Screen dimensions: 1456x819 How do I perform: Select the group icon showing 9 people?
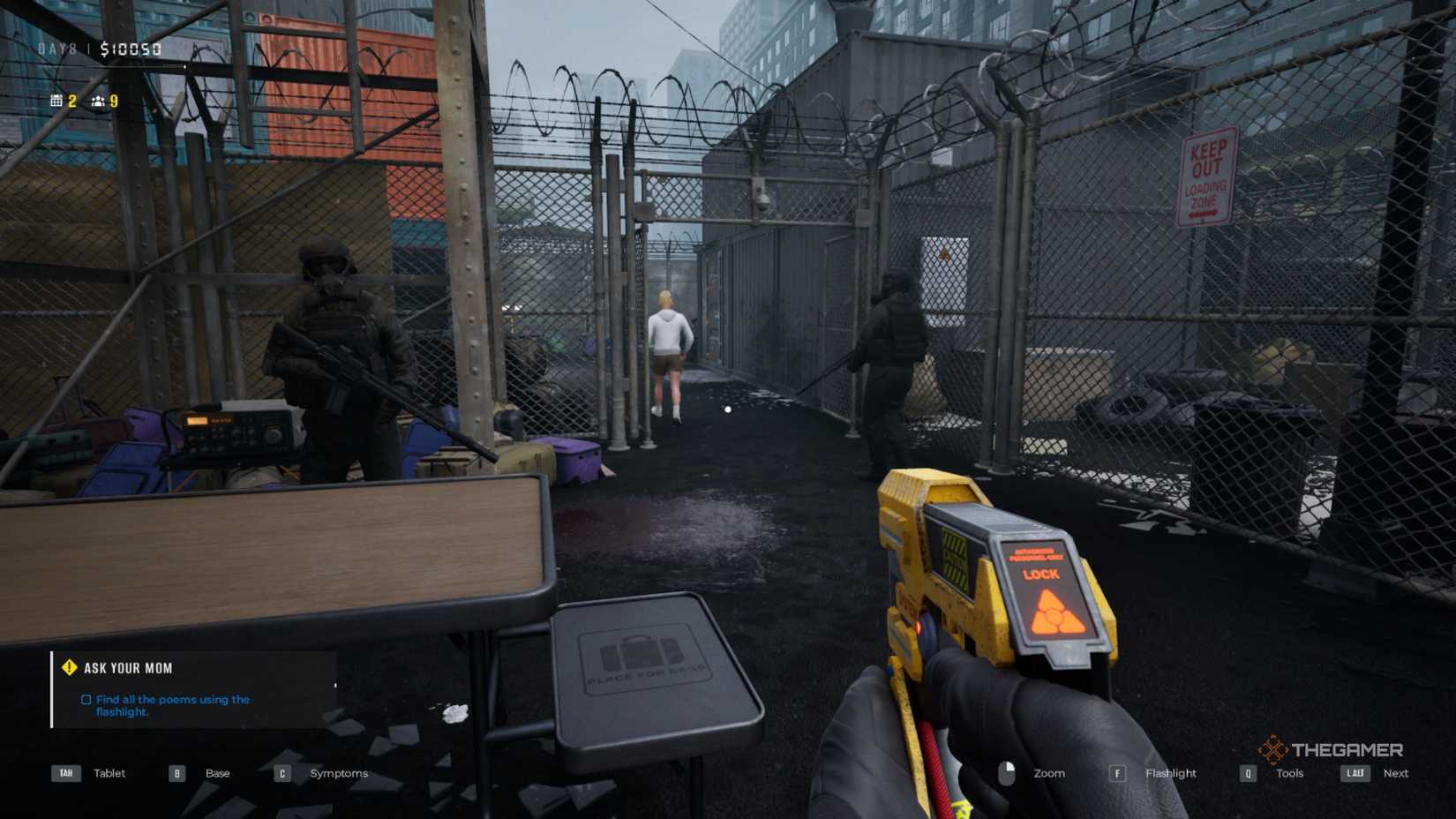pyautogui.click(x=97, y=101)
